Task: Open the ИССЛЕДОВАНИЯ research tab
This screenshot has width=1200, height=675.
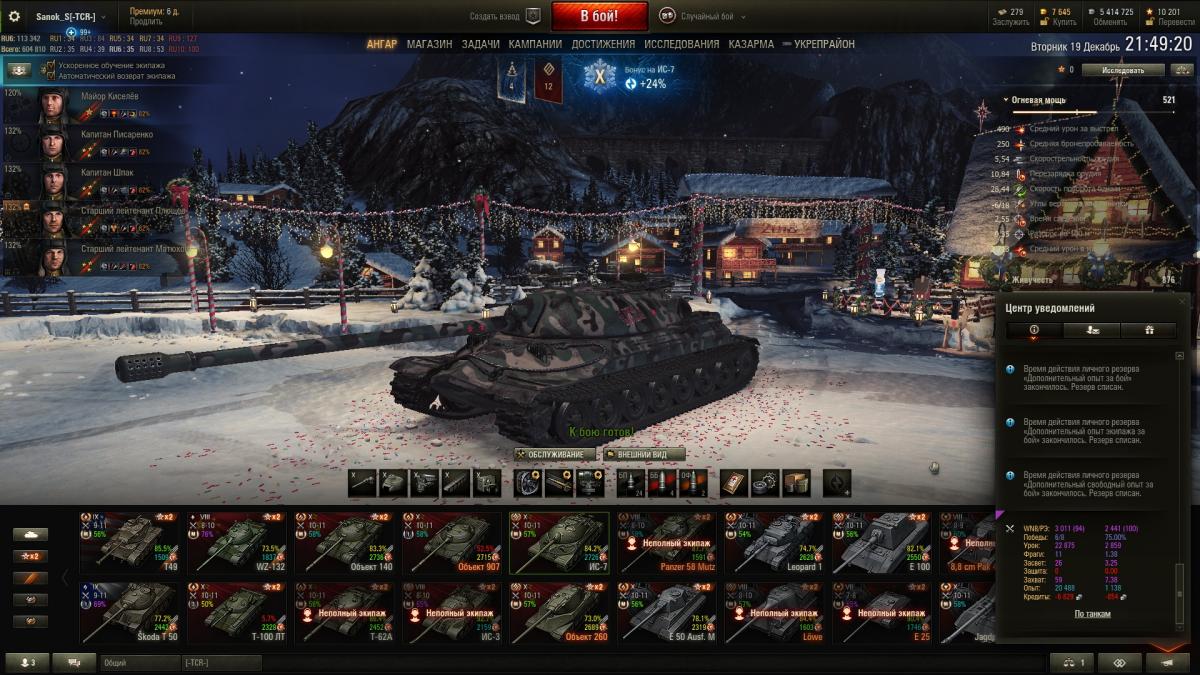Action: coord(681,44)
